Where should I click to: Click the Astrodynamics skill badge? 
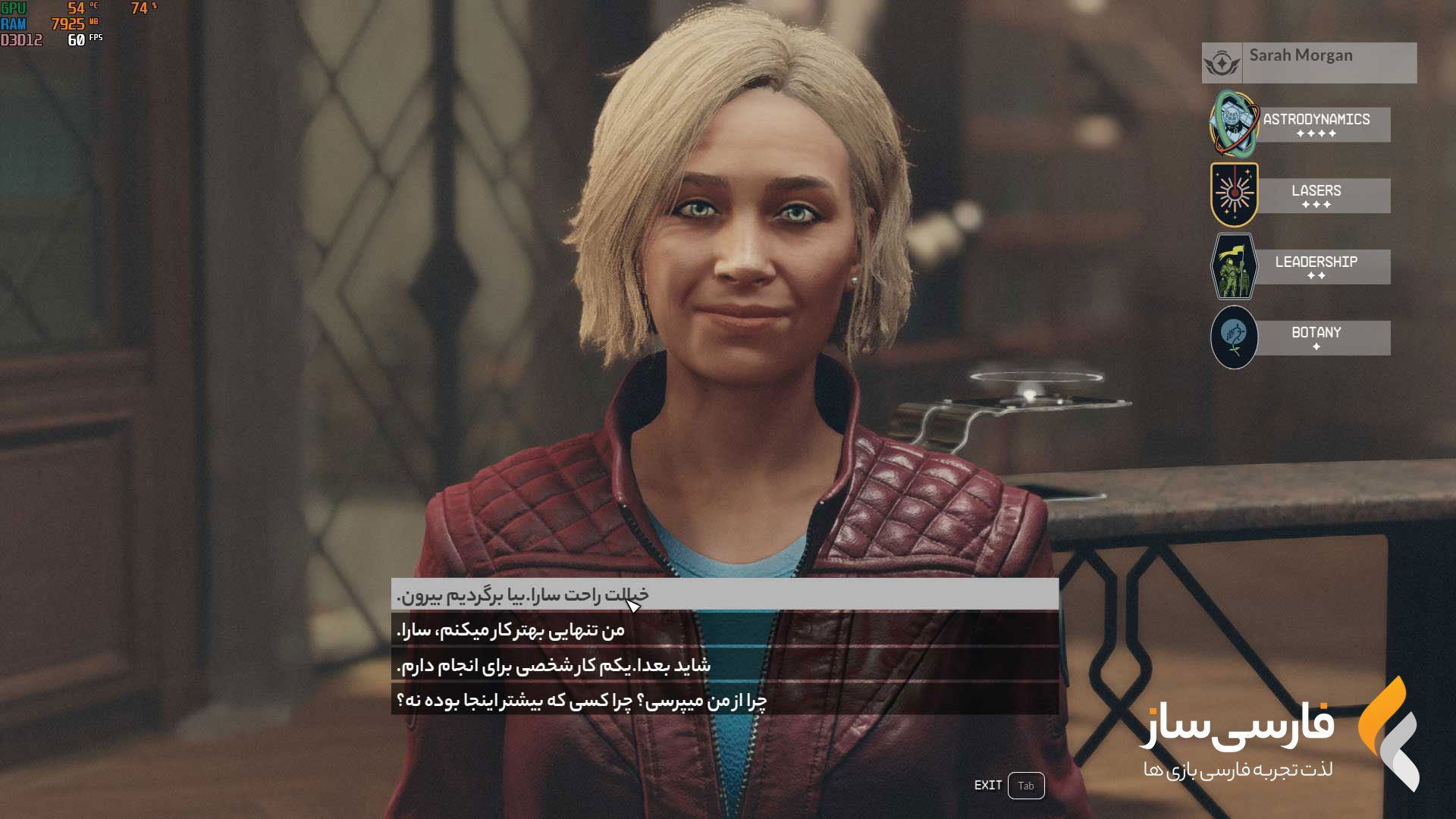click(x=1234, y=124)
